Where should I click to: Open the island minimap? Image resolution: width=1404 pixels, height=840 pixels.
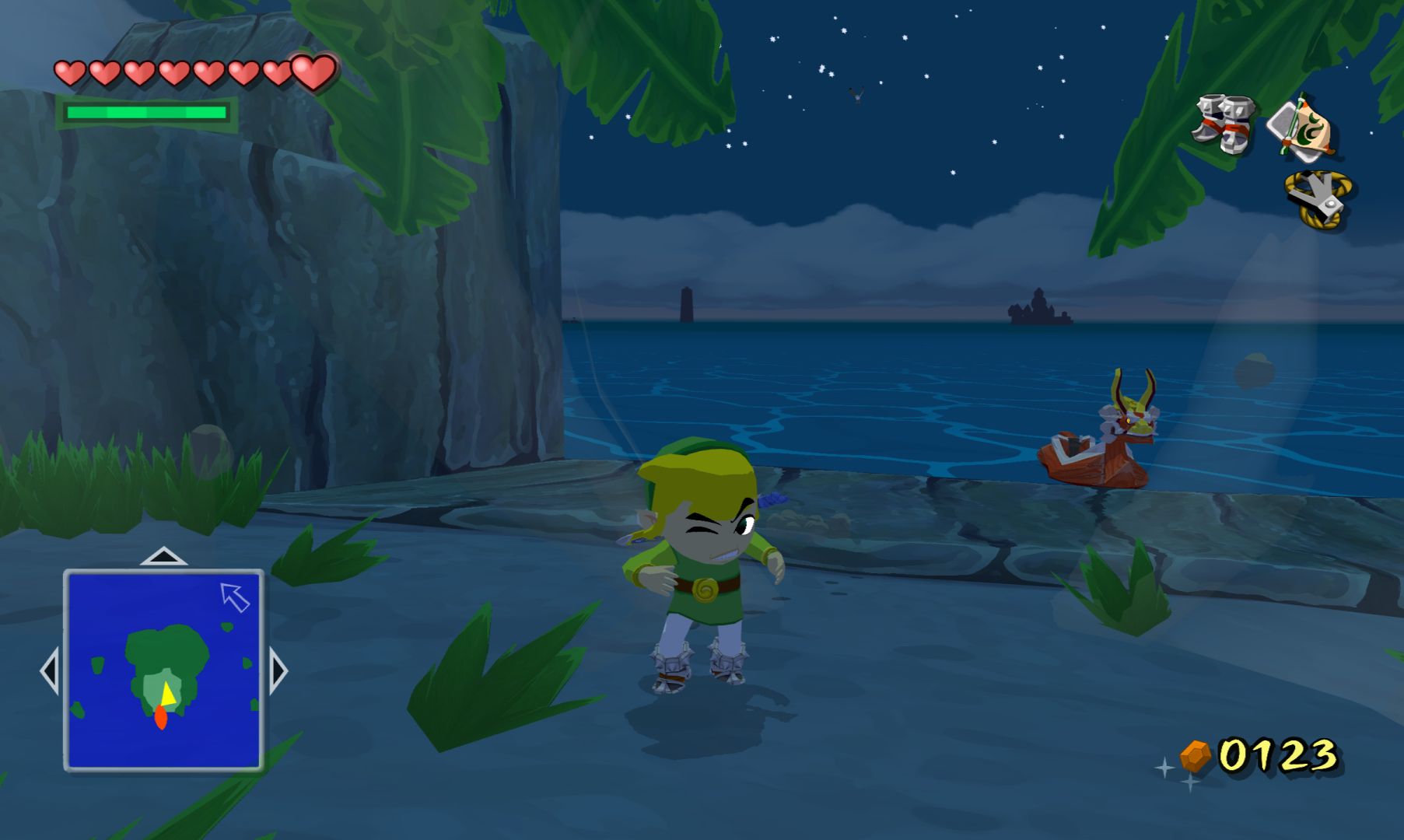(x=163, y=670)
